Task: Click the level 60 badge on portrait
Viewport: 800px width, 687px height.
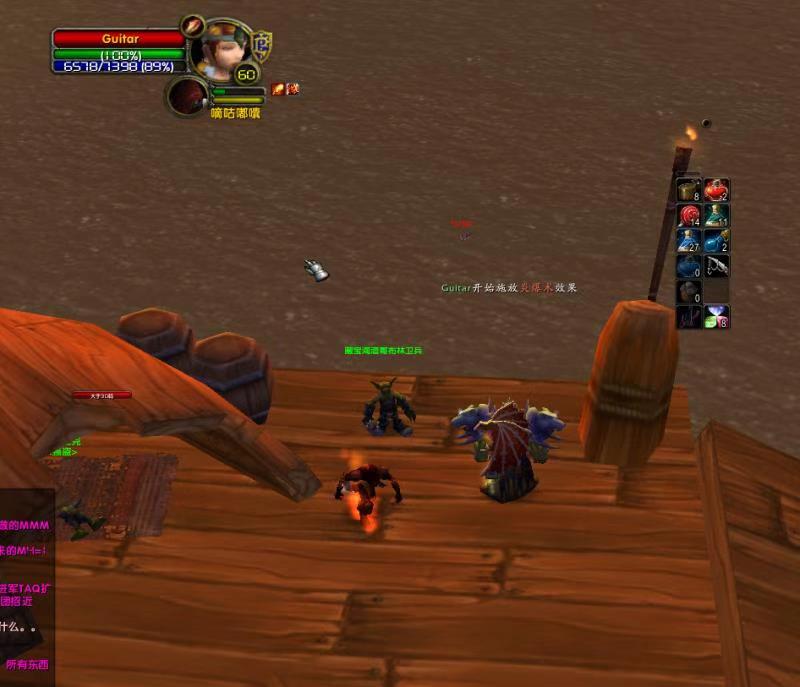Action: point(246,74)
